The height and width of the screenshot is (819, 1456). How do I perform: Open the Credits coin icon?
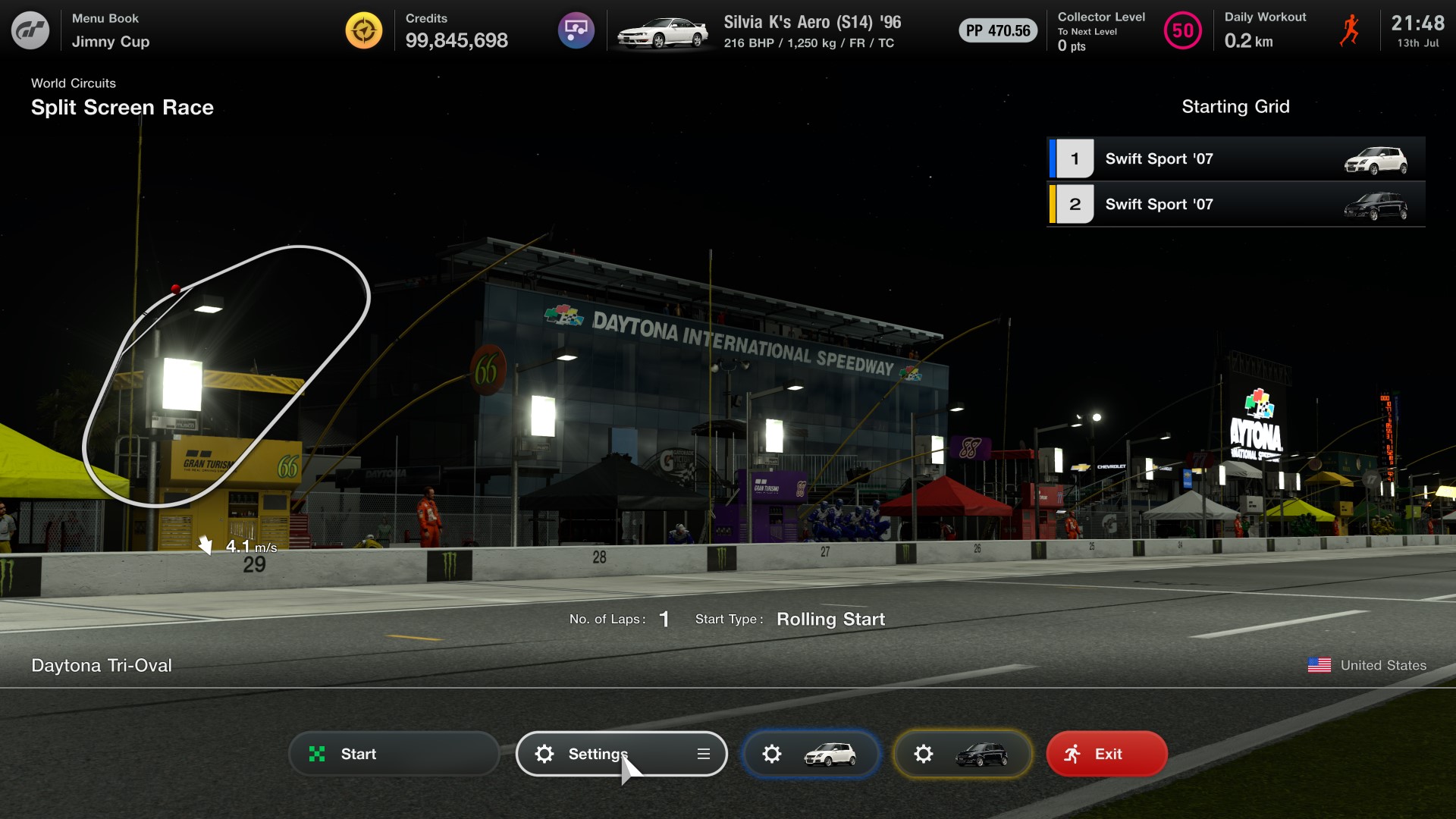point(364,30)
